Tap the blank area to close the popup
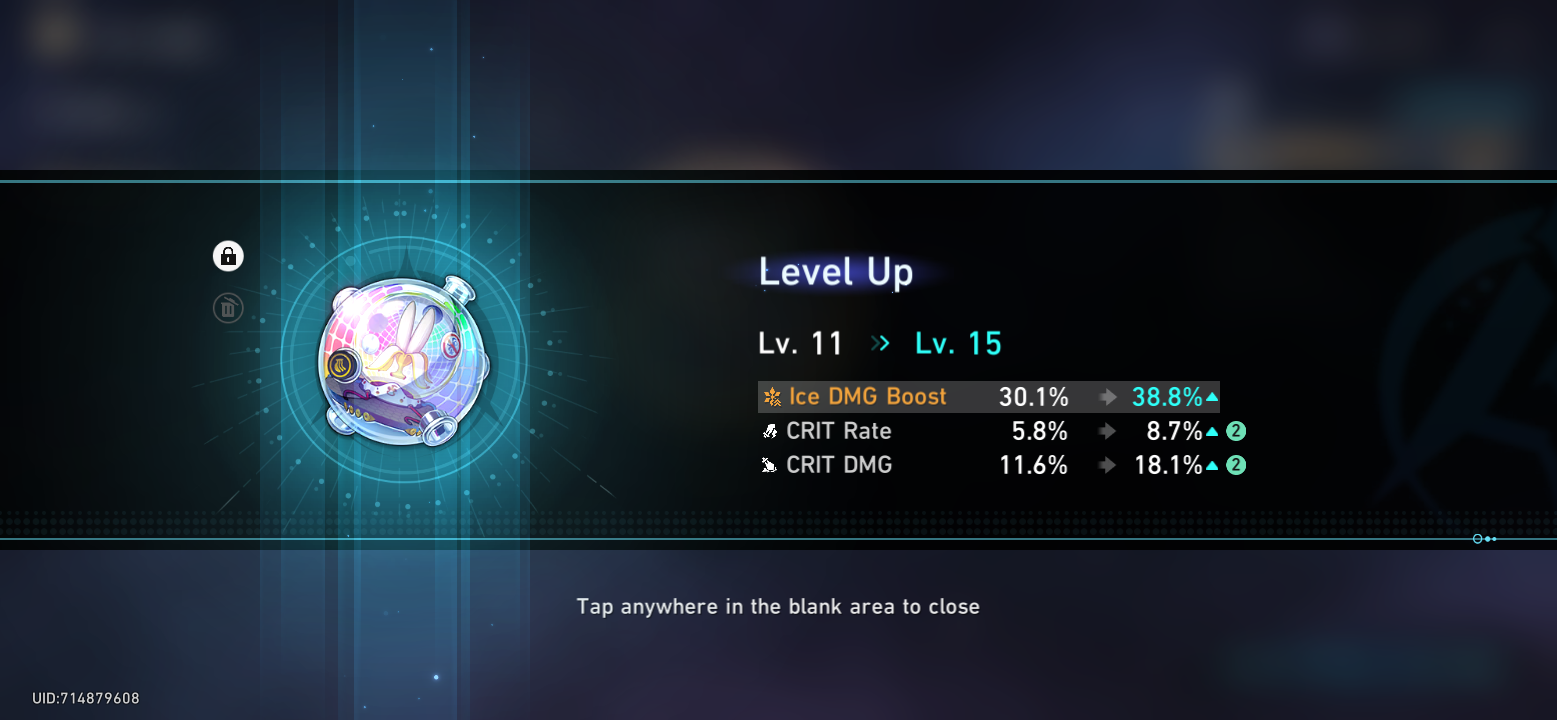This screenshot has width=1557, height=720. [x=778, y=606]
